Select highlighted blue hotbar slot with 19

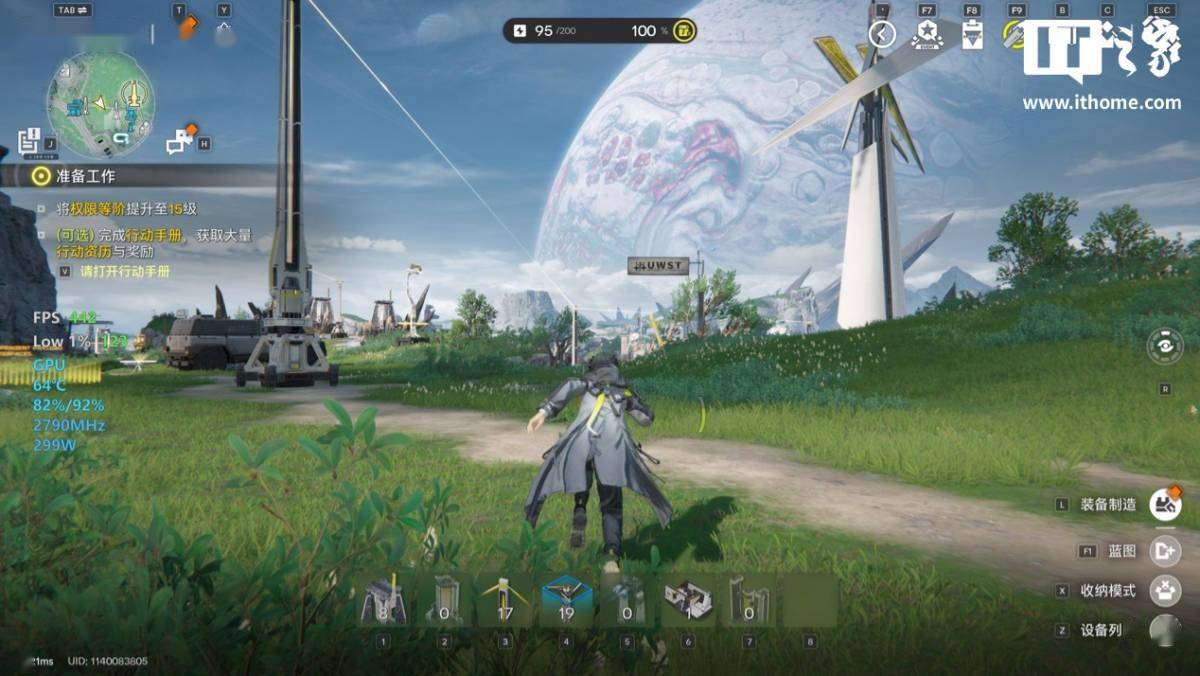pyautogui.click(x=566, y=602)
